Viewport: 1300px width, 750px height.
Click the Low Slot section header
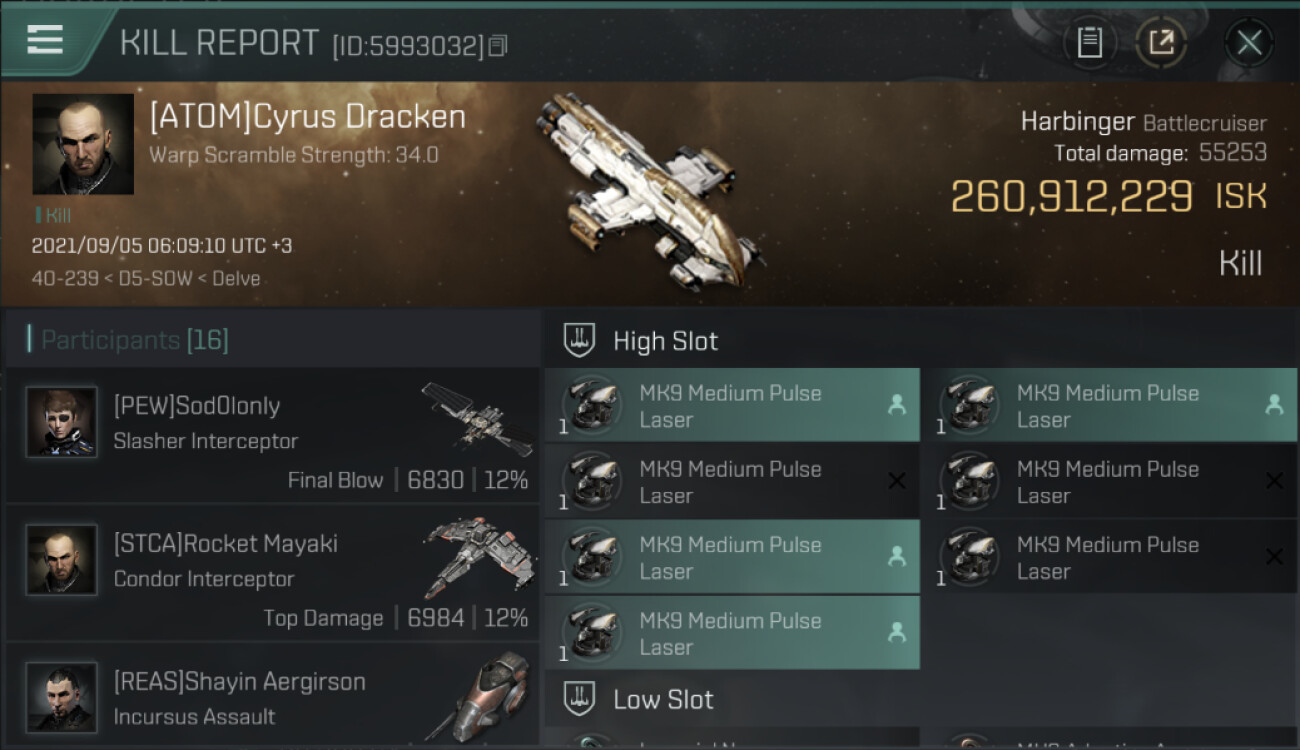[x=663, y=699]
